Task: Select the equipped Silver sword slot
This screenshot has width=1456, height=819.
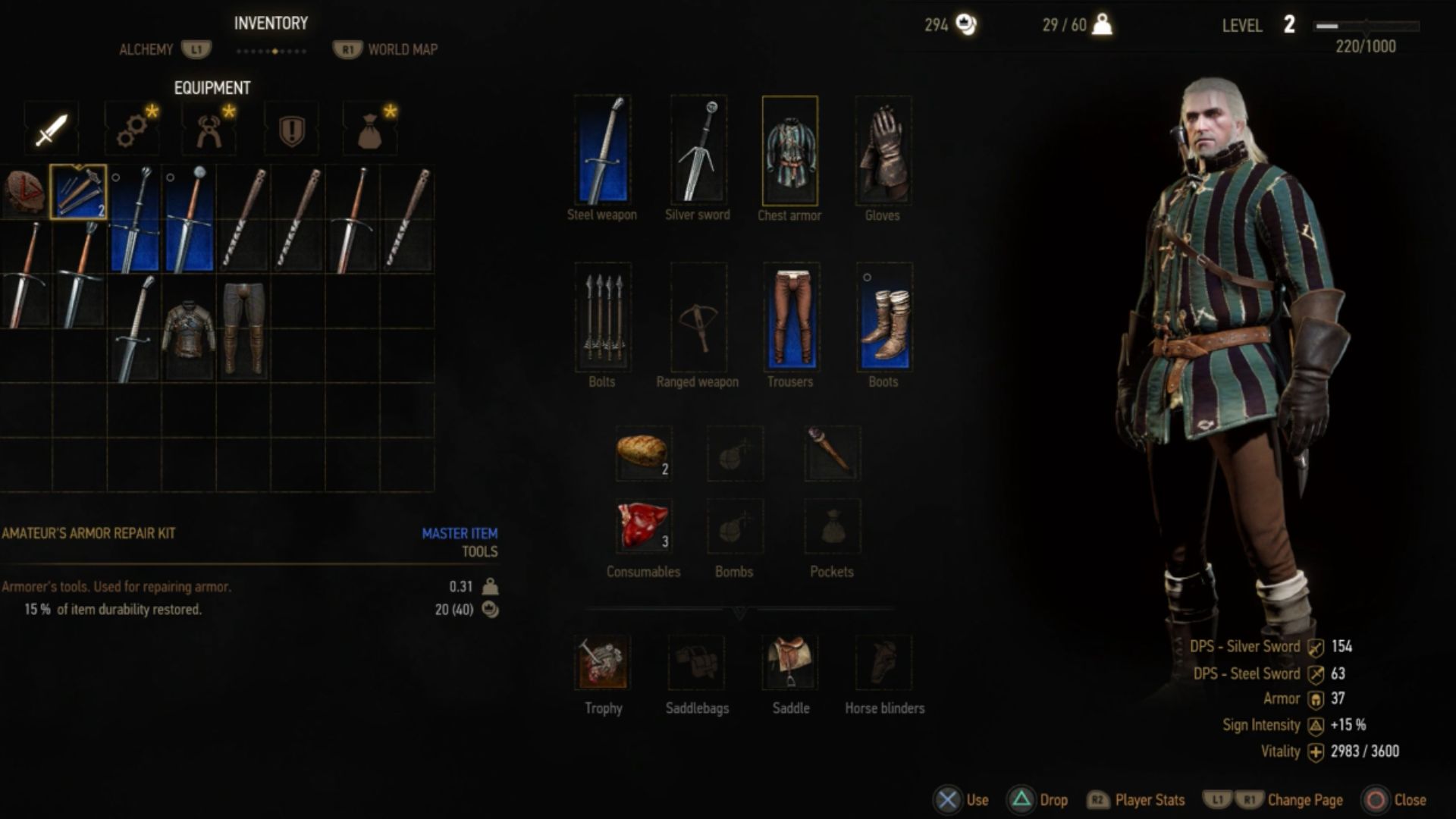Action: pyautogui.click(x=698, y=150)
